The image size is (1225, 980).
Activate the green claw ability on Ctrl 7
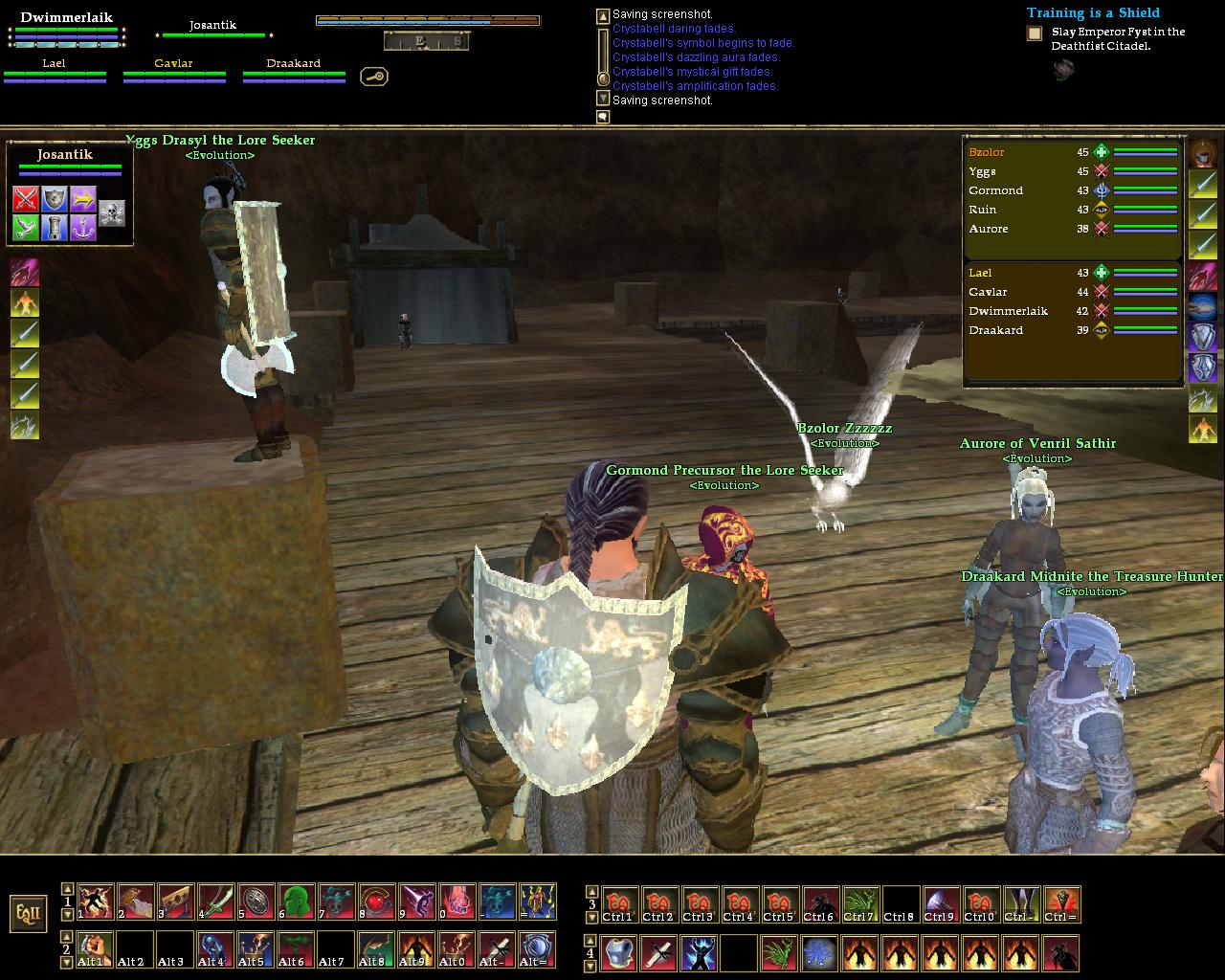860,903
